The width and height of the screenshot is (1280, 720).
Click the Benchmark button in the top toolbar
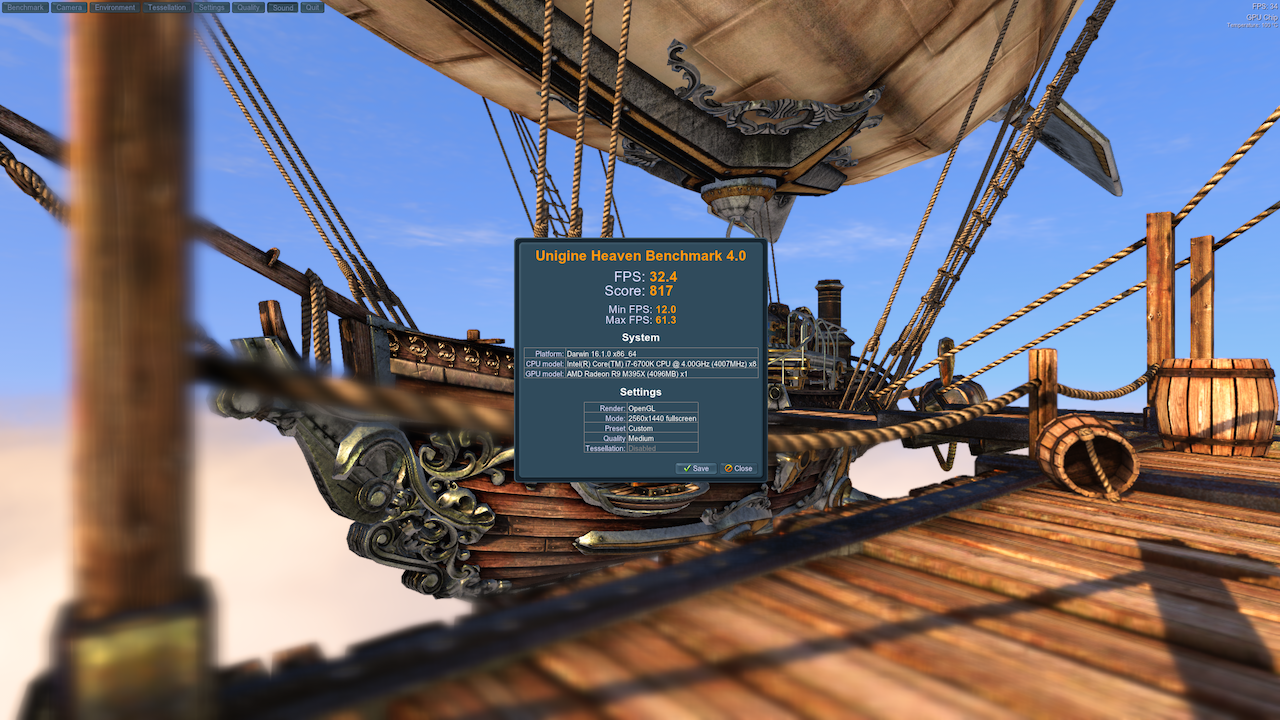[x=26, y=7]
